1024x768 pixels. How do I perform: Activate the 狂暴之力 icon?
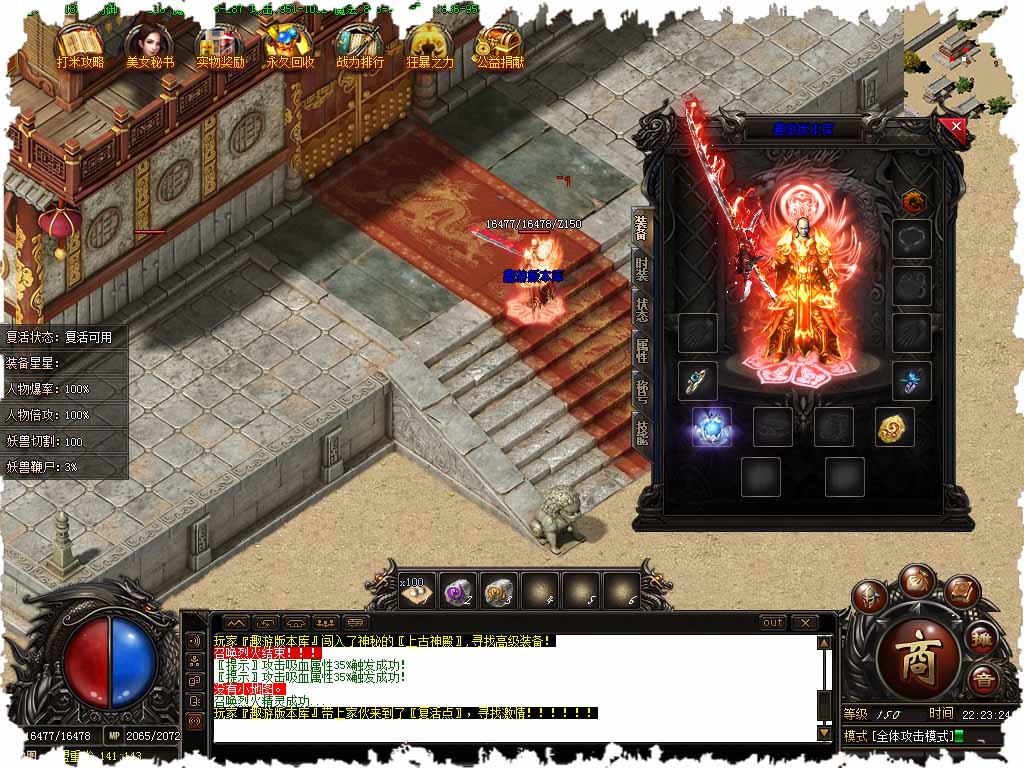(430, 46)
